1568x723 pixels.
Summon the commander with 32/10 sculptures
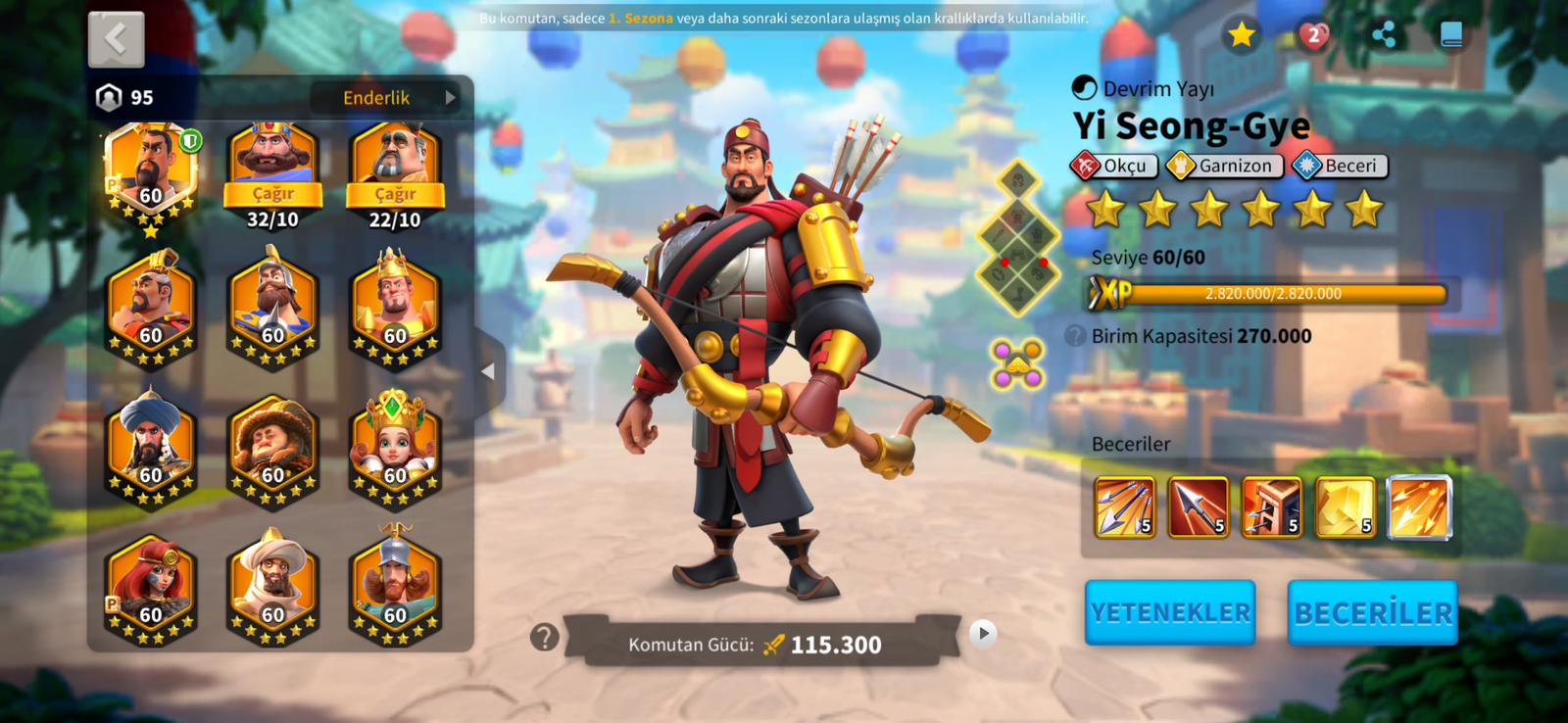pyautogui.click(x=272, y=194)
